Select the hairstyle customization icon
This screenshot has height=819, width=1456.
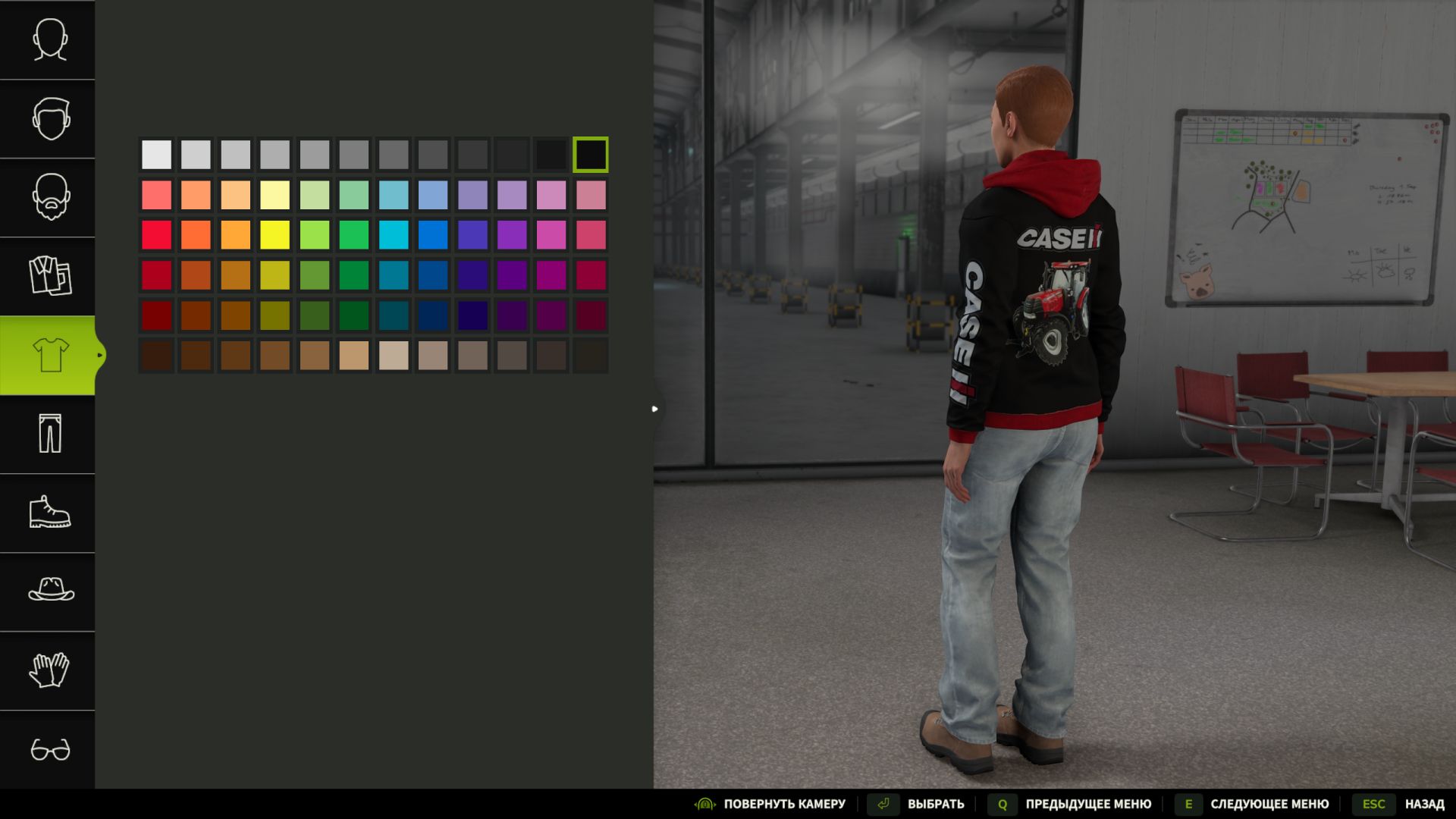47,120
